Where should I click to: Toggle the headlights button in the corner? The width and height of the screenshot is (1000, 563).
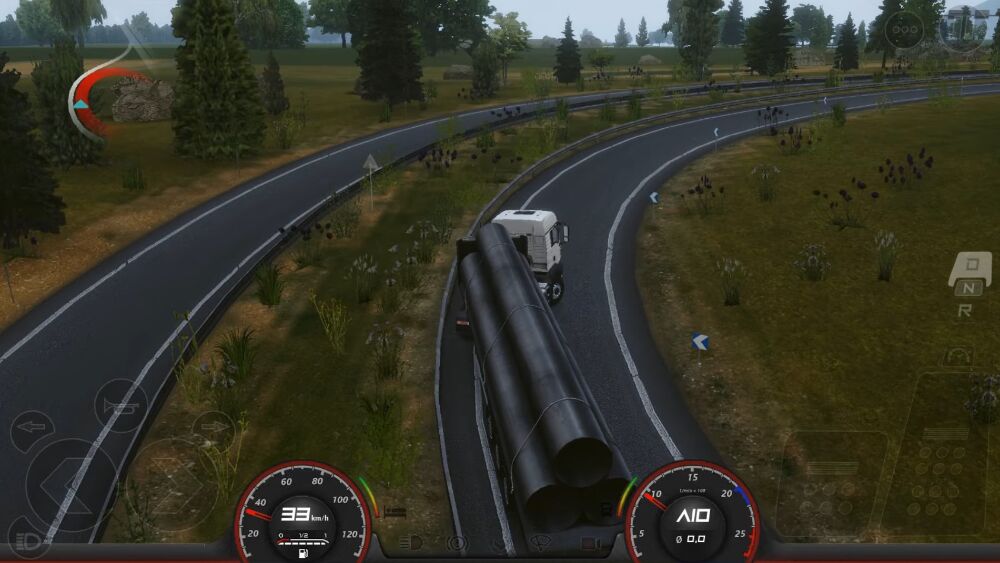tap(28, 541)
